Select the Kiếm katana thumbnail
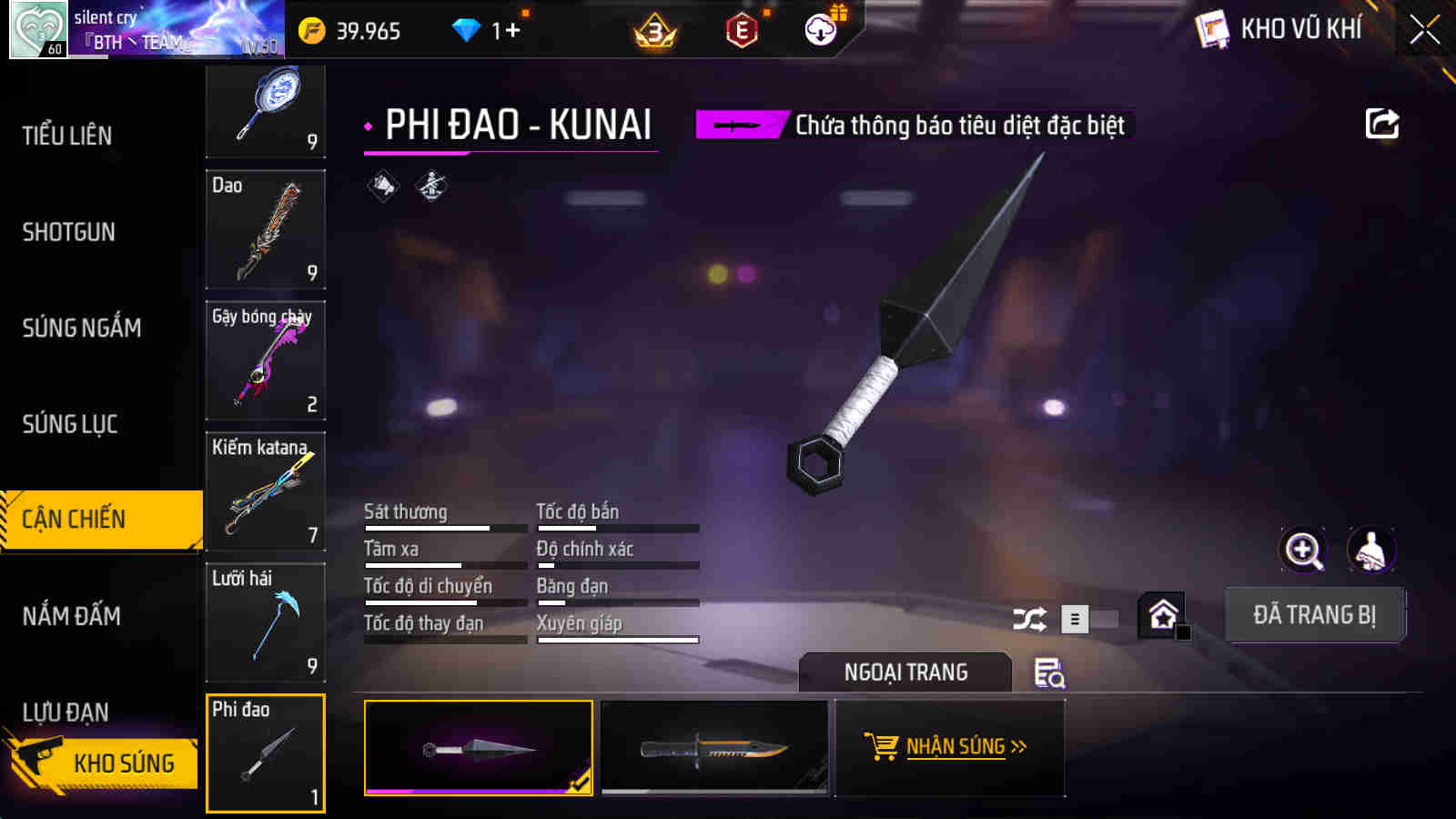The image size is (1456, 819). [265, 491]
